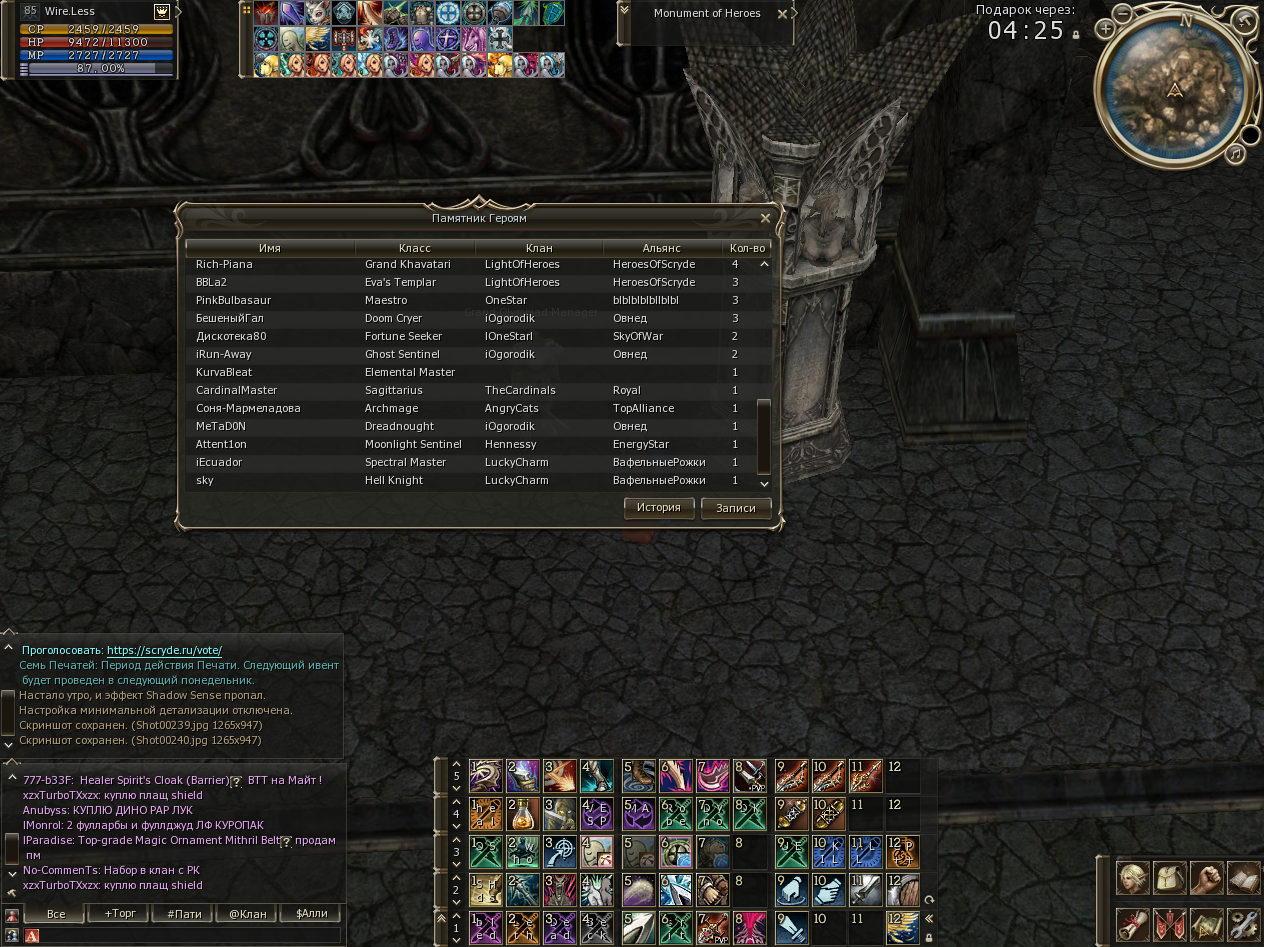Open the История button

659,507
